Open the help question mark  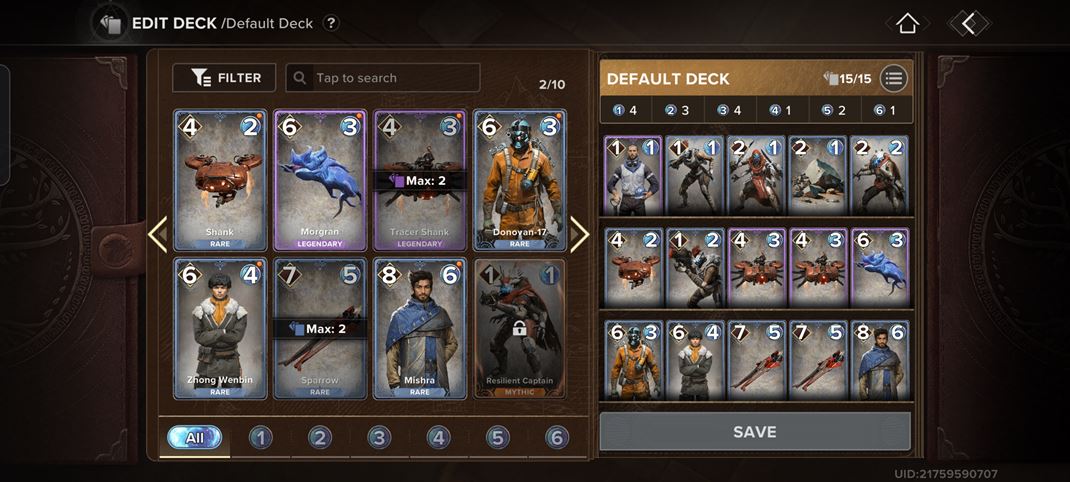click(331, 23)
